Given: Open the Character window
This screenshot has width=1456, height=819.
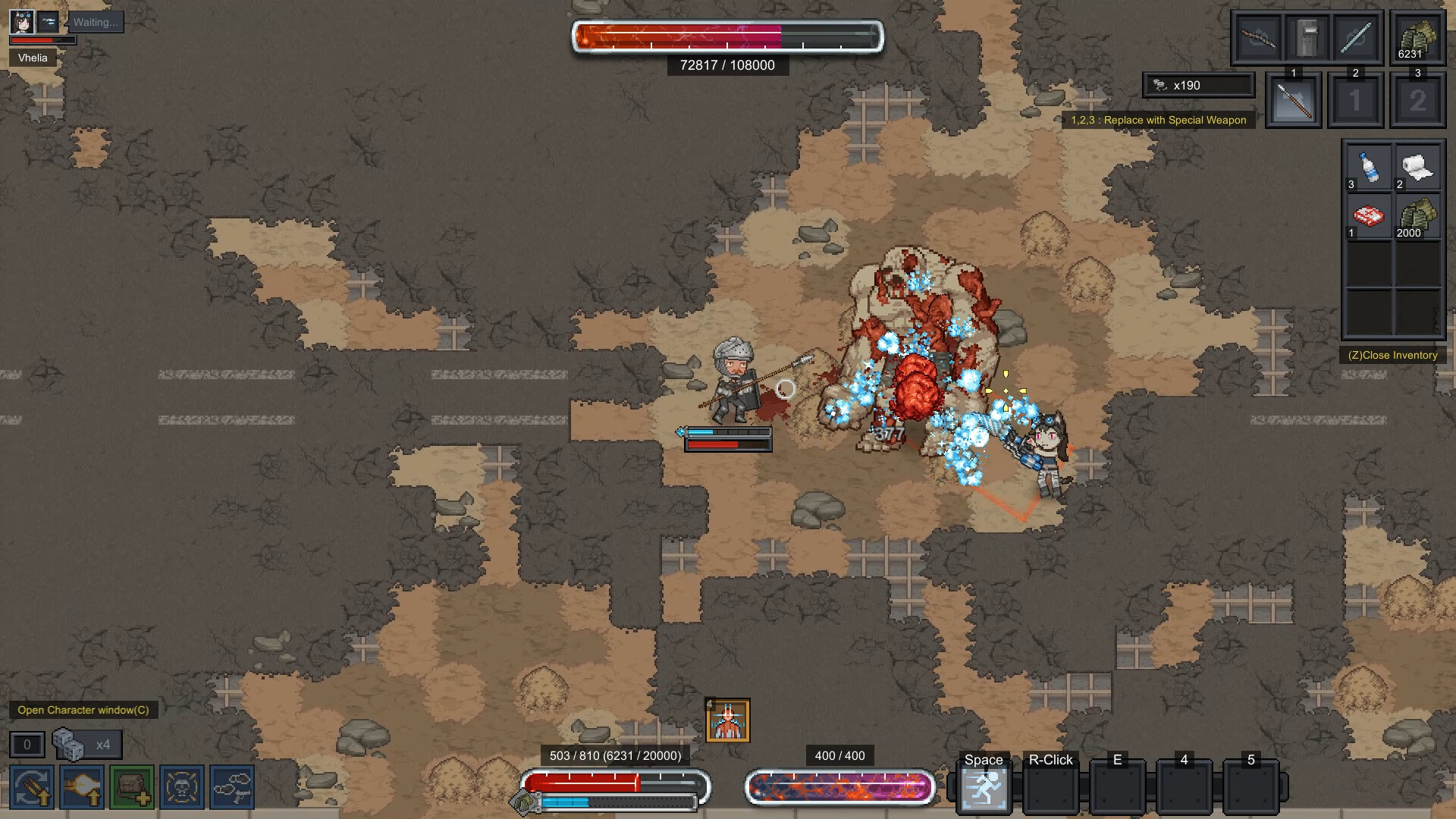Looking at the screenshot, I should tap(83, 710).
